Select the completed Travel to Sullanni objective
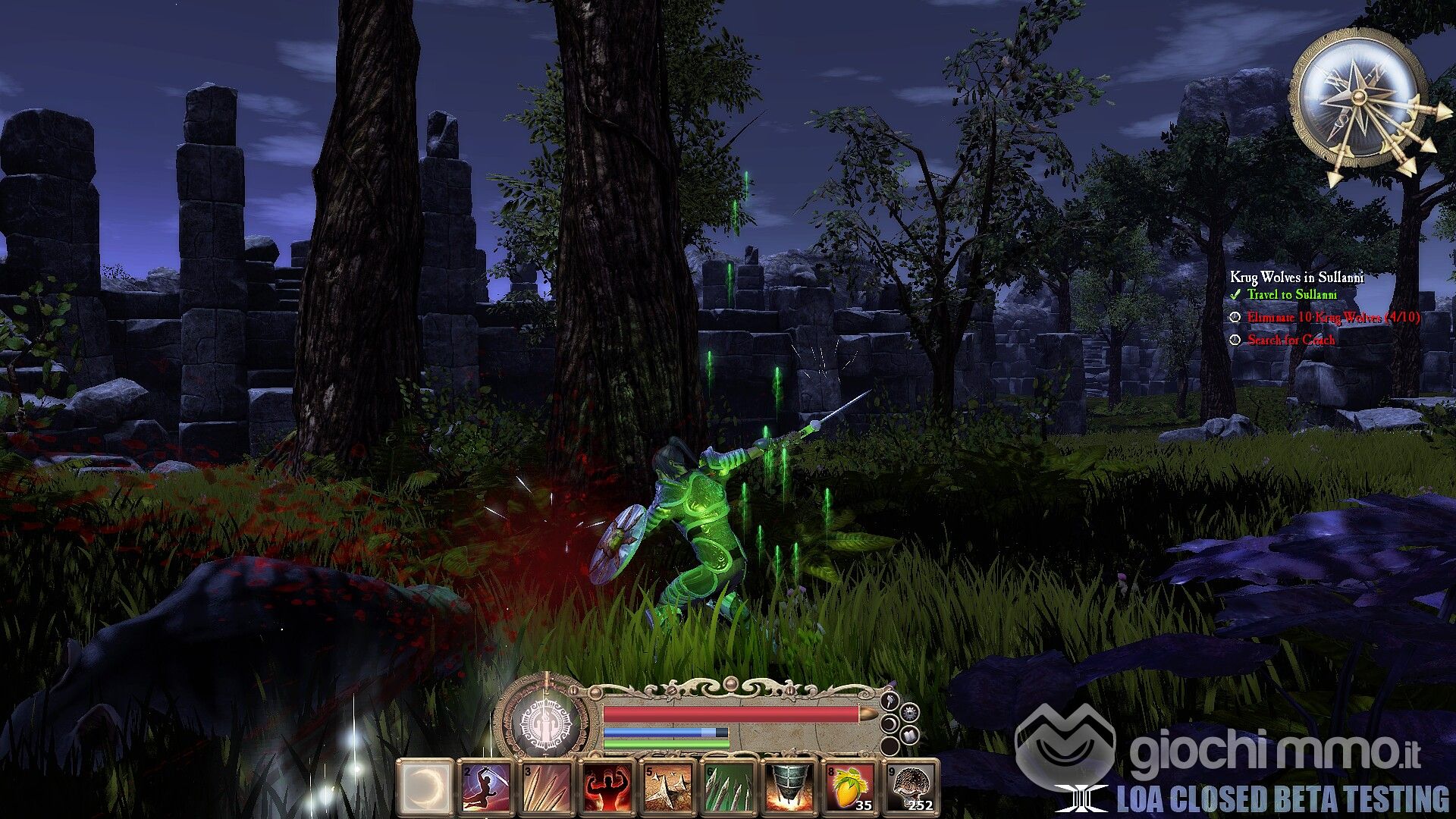This screenshot has width=1456, height=819. (1292, 295)
